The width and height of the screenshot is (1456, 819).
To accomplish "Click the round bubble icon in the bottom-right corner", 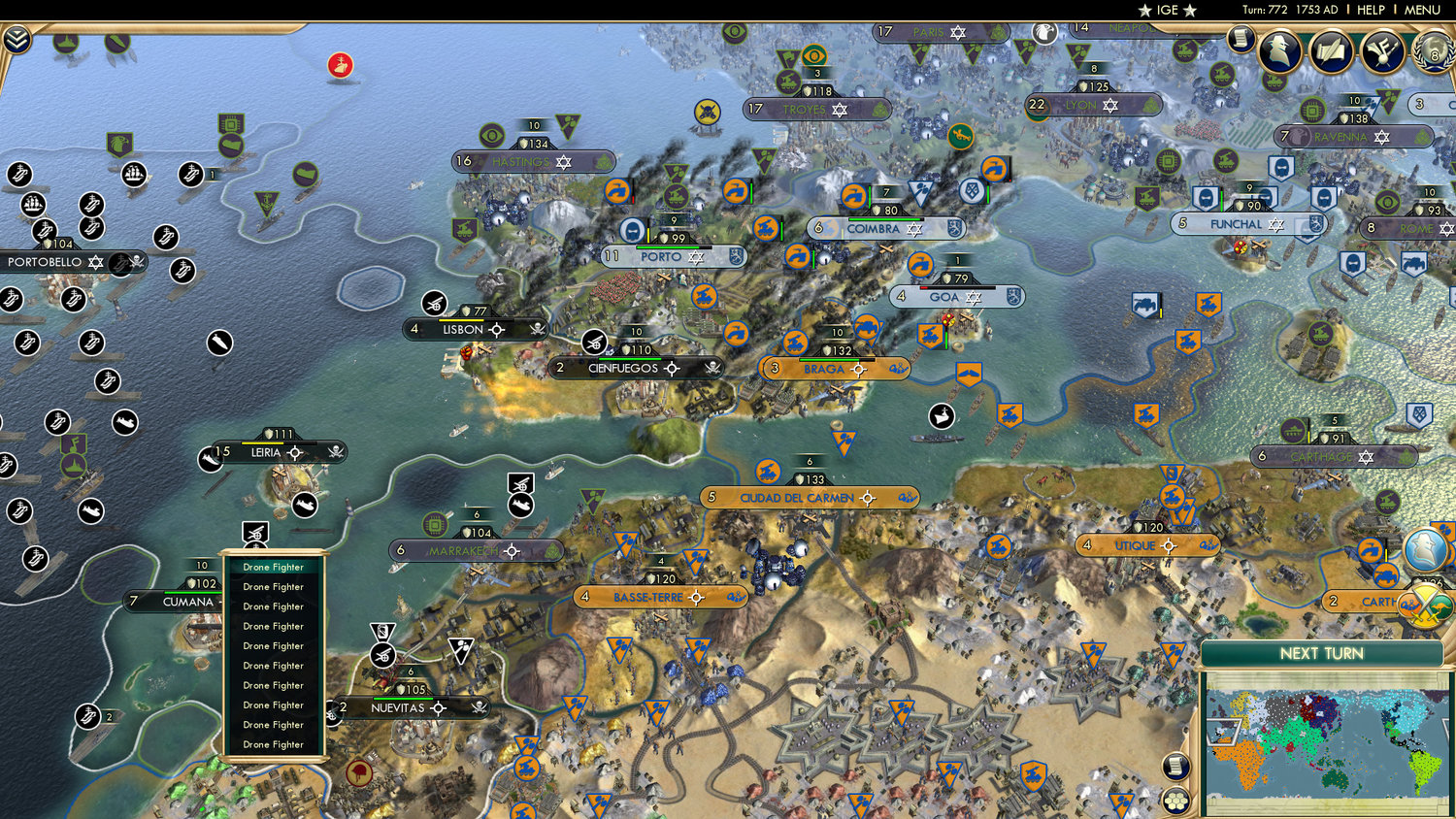I will [1175, 803].
